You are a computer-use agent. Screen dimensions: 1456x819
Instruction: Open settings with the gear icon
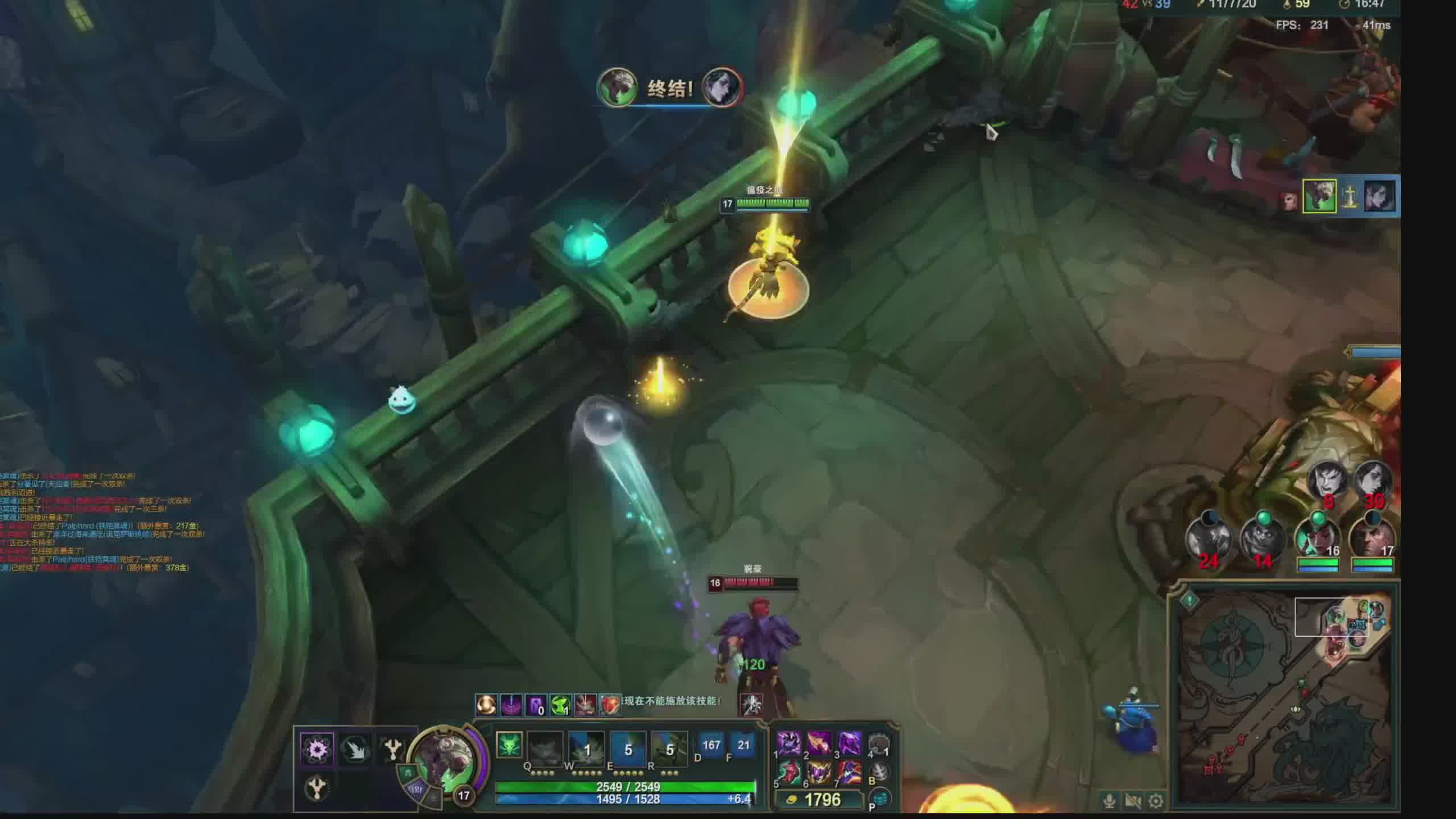tap(1155, 801)
